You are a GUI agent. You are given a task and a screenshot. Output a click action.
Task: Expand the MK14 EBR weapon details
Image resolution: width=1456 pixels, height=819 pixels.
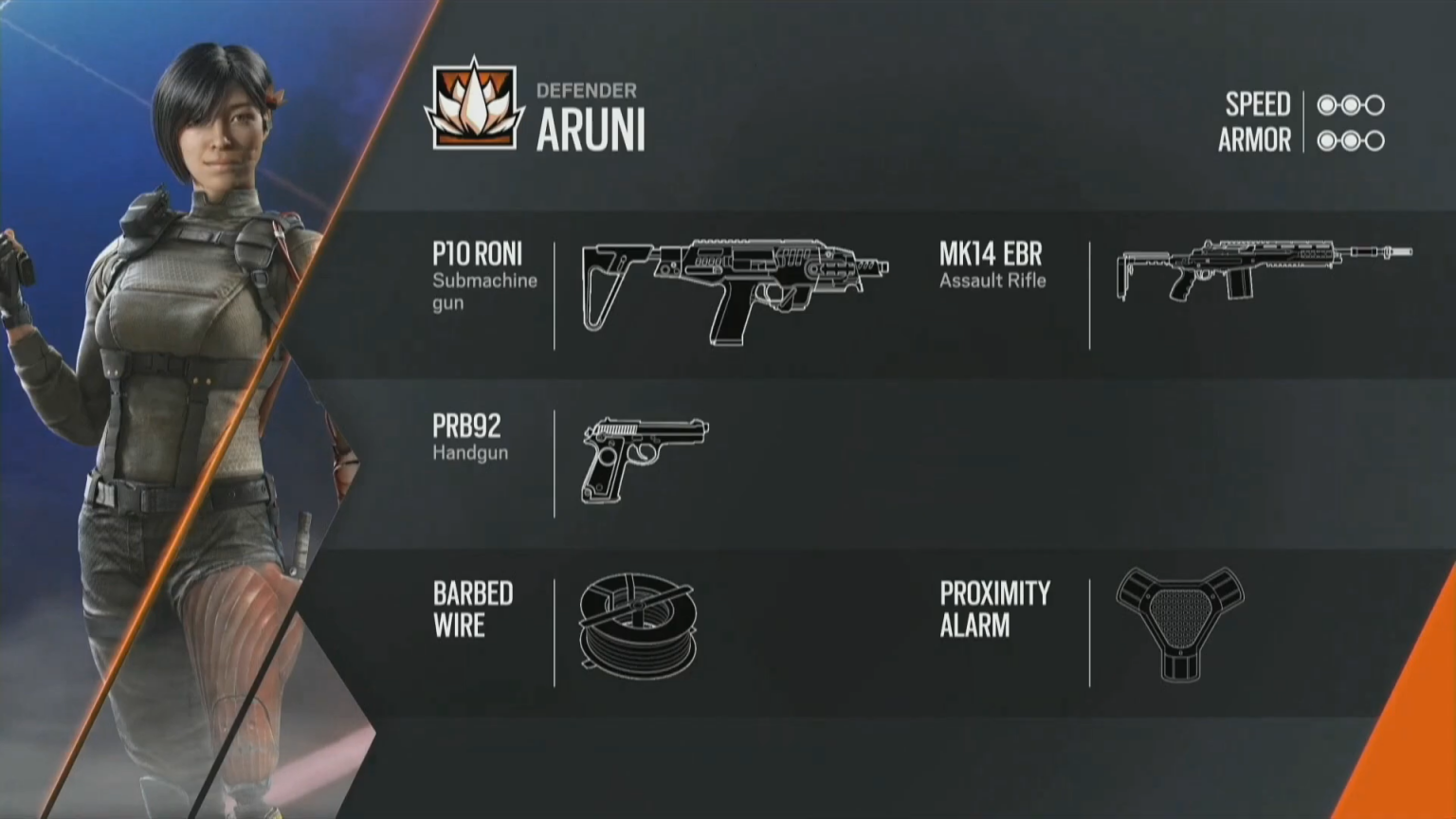click(990, 254)
